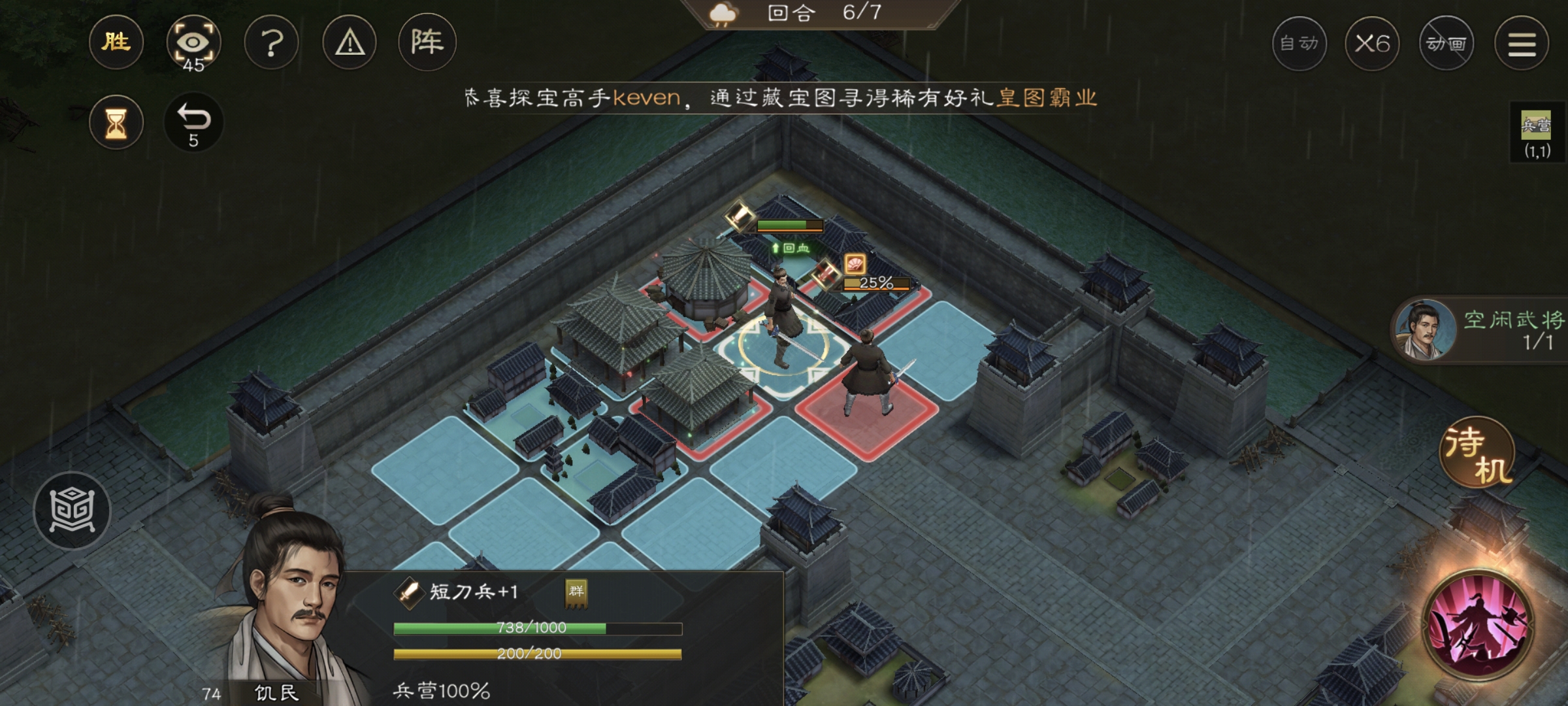Toggle the eye view icon
The width and height of the screenshot is (1568, 706).
[x=193, y=43]
